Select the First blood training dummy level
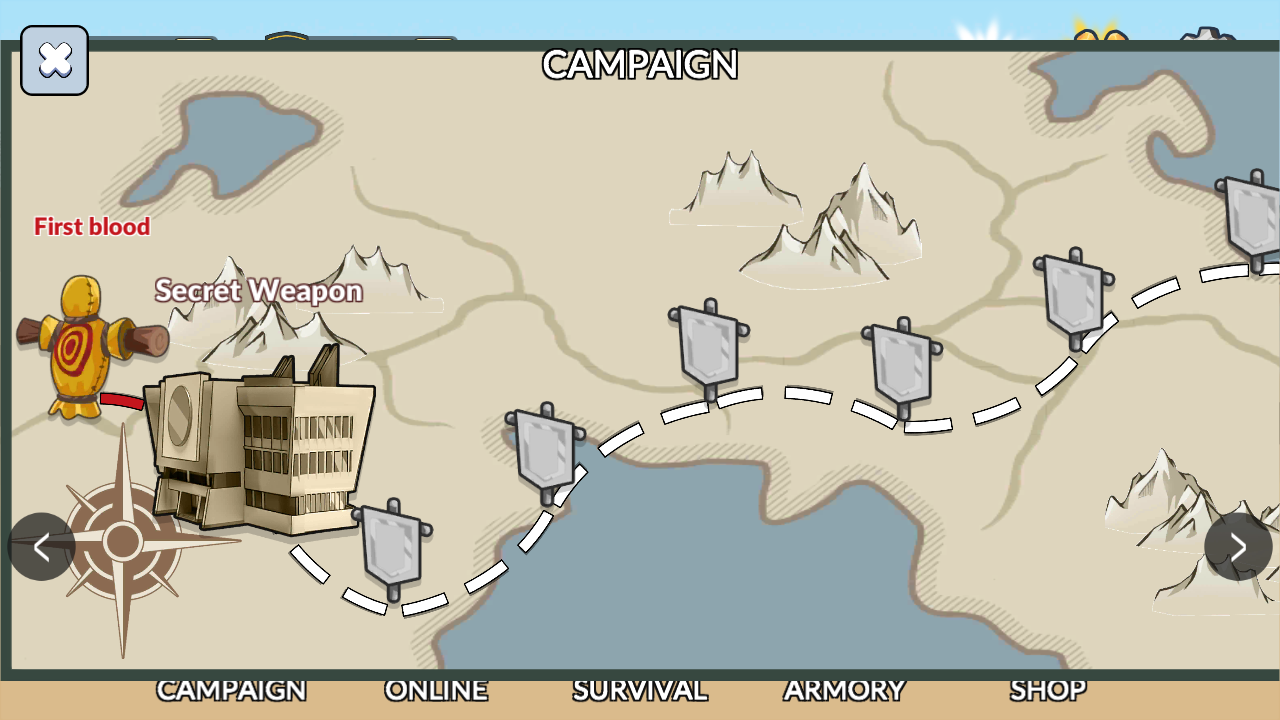 pyautogui.click(x=88, y=346)
